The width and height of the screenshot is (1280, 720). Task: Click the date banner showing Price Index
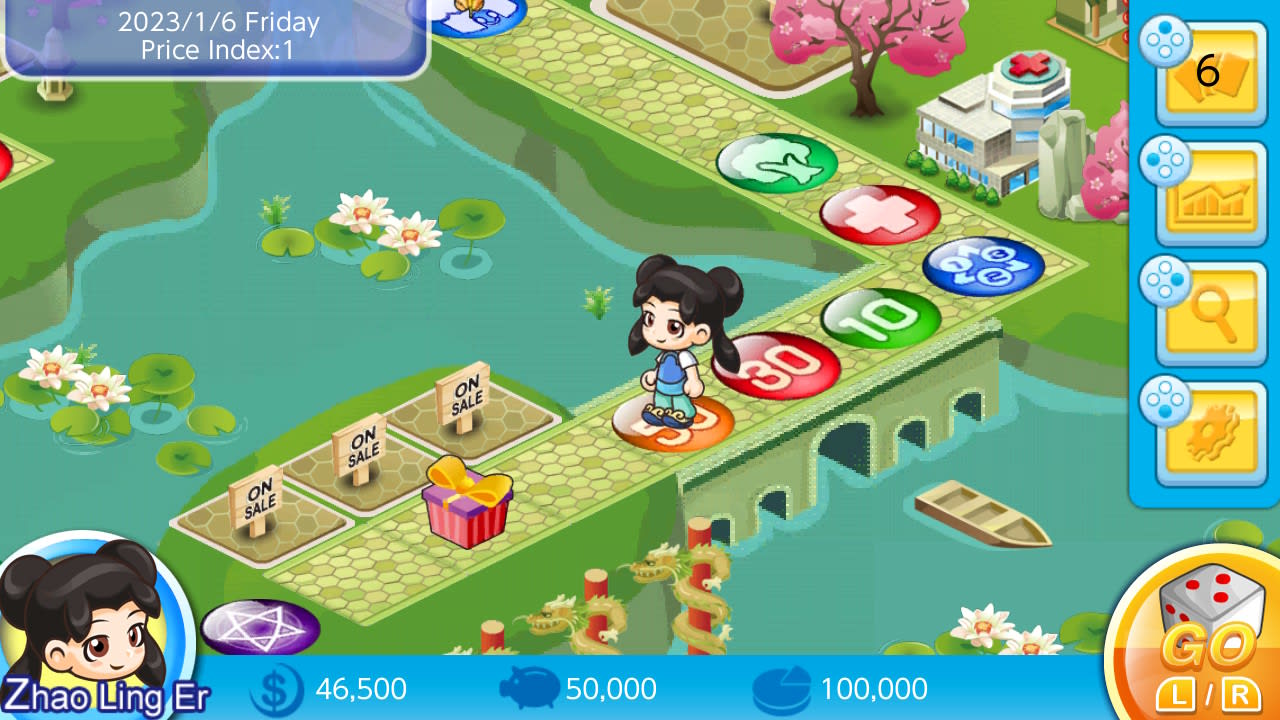tap(215, 37)
